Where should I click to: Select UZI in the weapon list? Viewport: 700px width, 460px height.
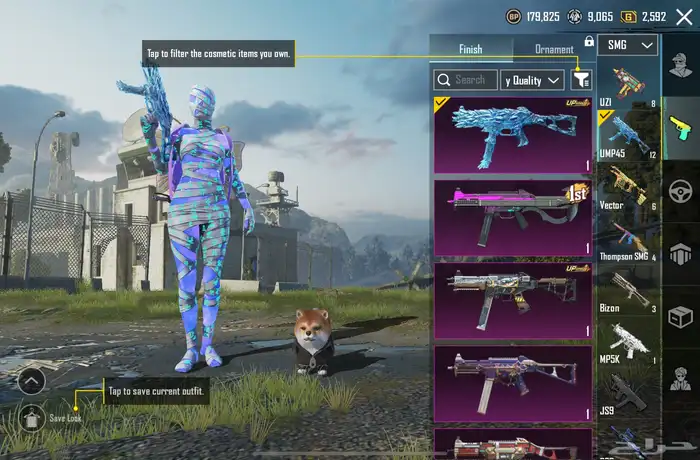628,83
